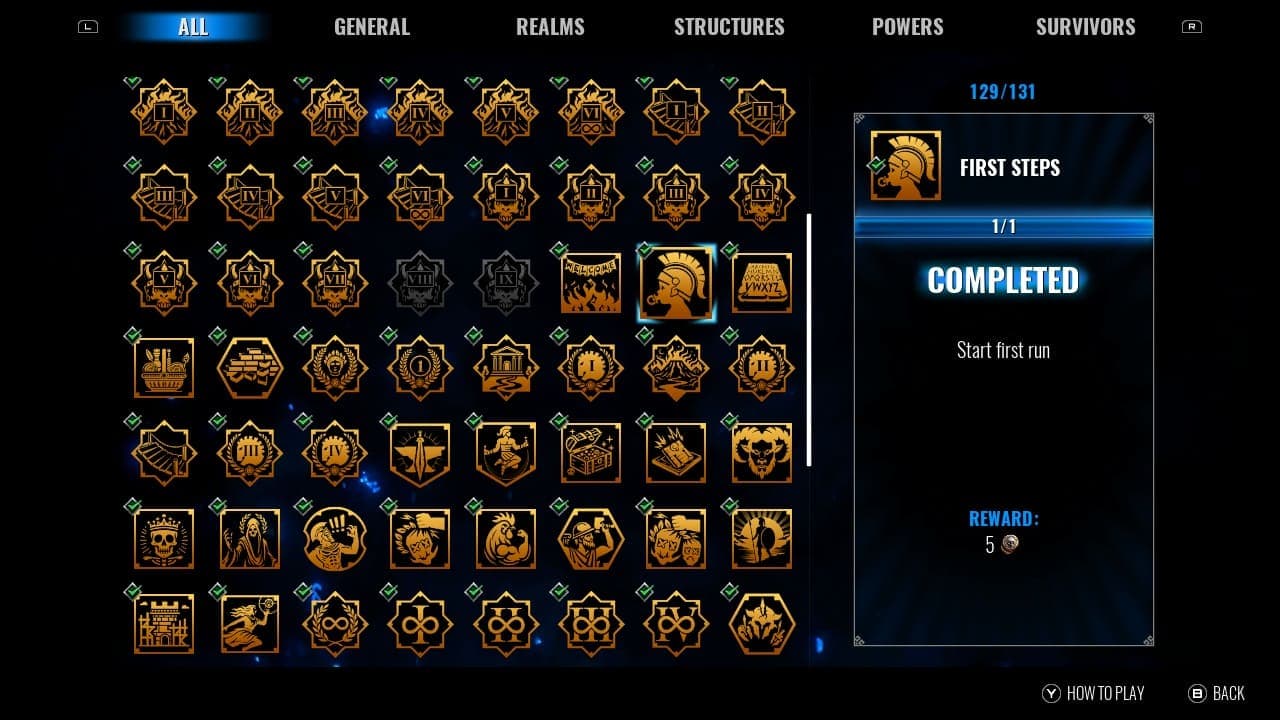This screenshot has width=1280, height=720.
Task: Select the treasure chest achievement
Action: [590, 453]
